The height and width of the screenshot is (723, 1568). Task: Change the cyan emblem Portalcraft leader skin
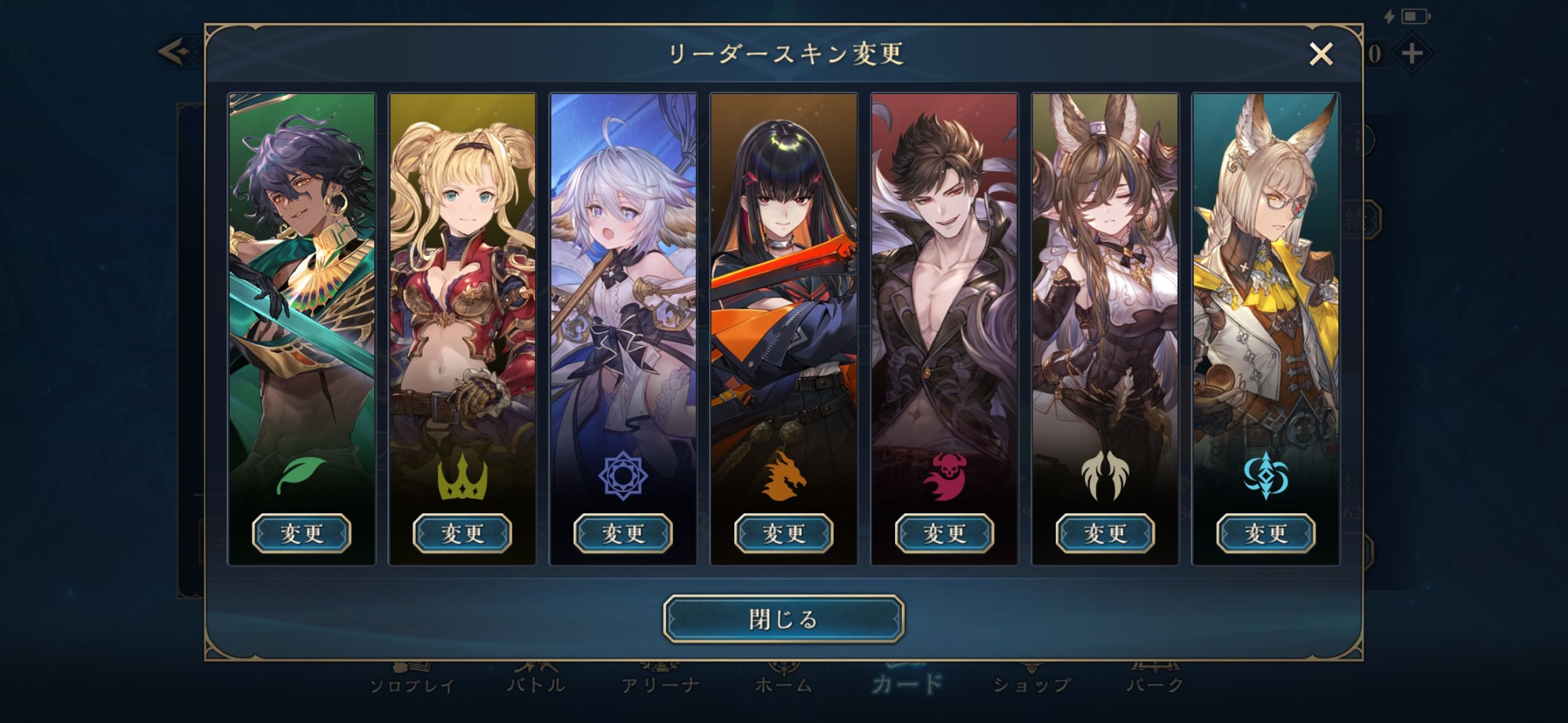[1266, 533]
